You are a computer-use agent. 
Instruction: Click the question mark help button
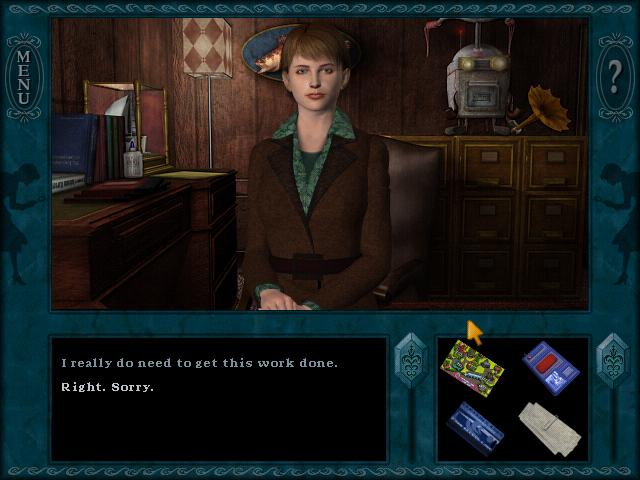[615, 70]
